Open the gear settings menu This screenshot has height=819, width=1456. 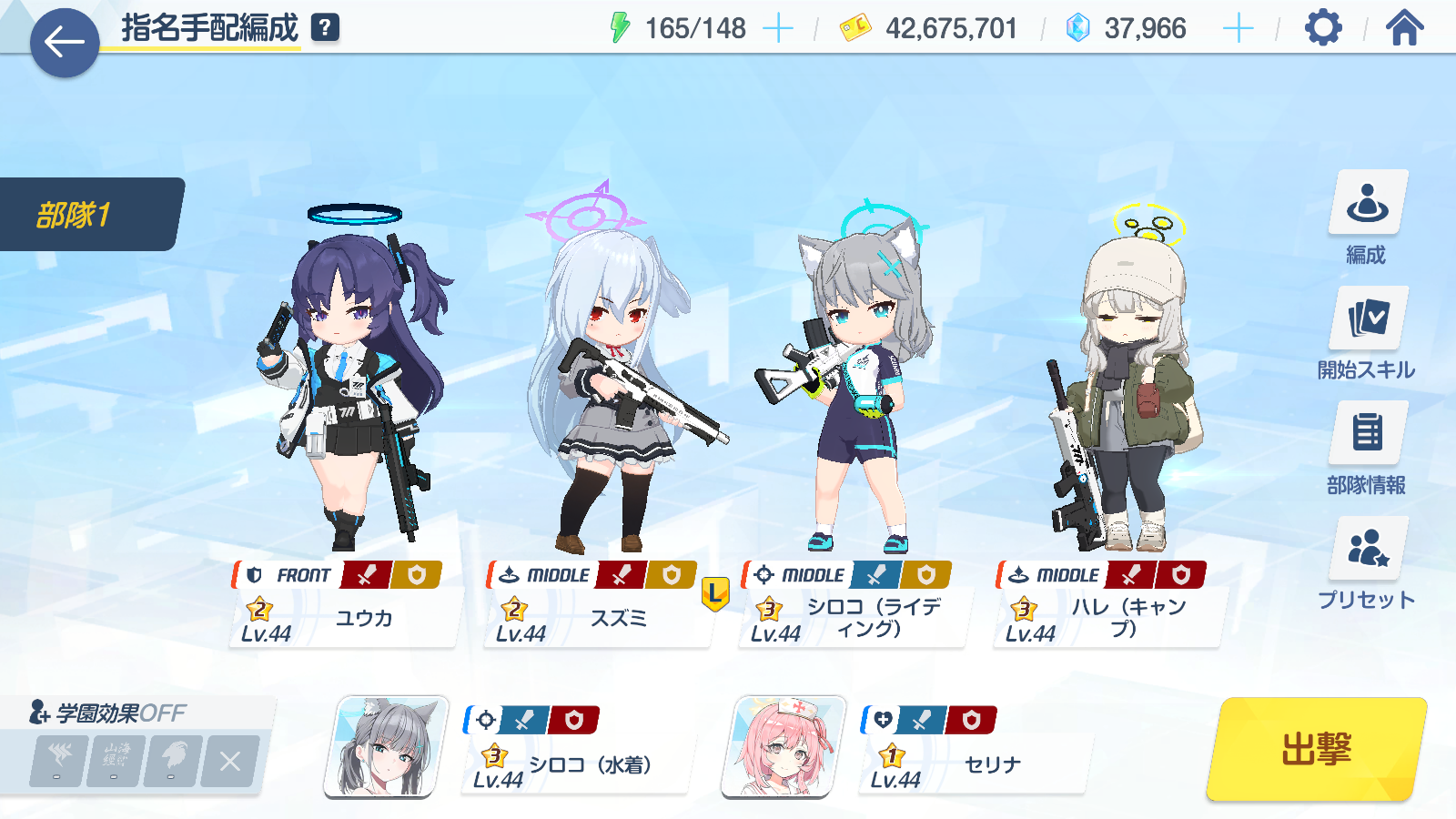tap(1323, 28)
